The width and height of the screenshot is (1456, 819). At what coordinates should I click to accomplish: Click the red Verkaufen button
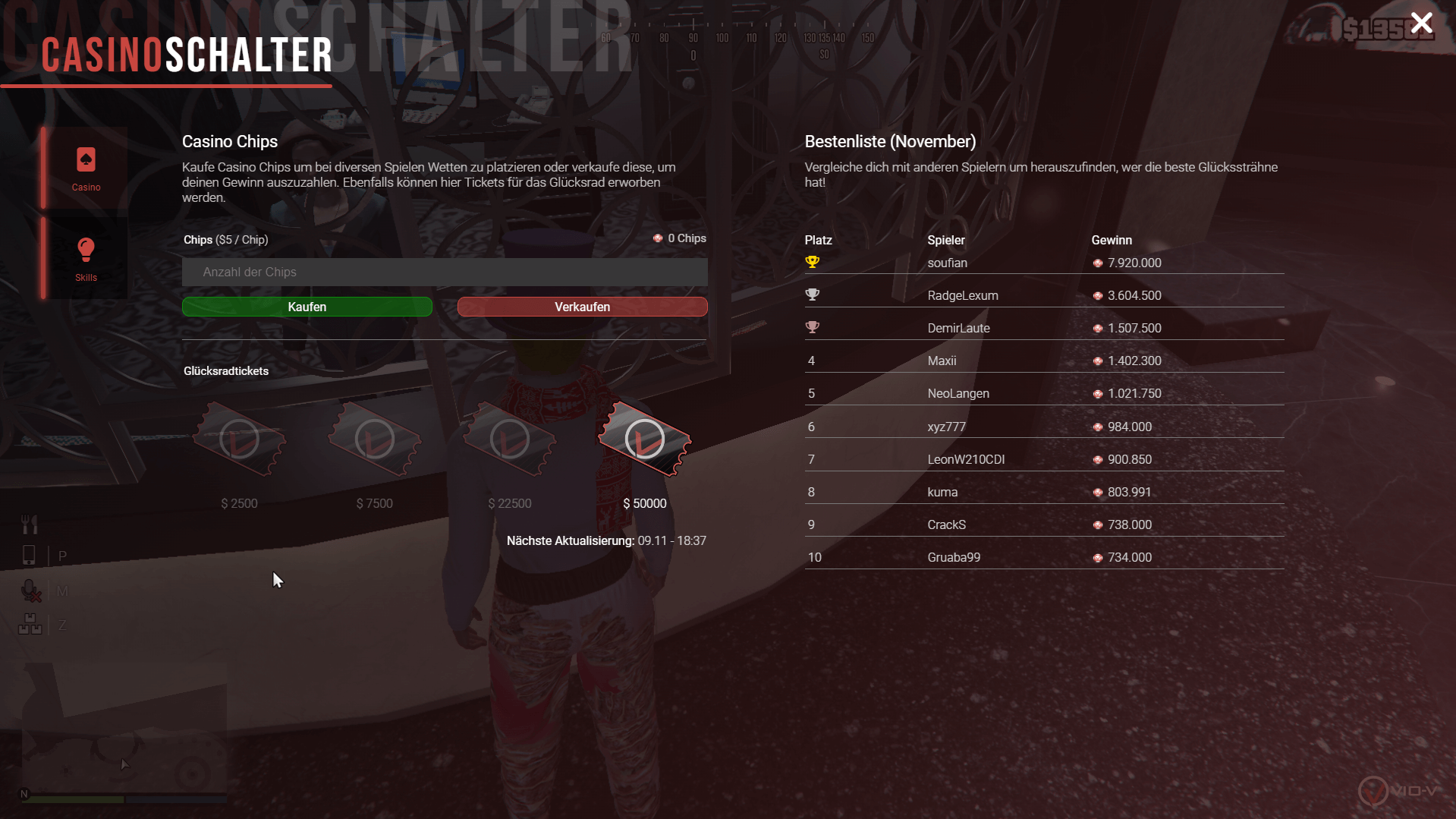(x=582, y=307)
